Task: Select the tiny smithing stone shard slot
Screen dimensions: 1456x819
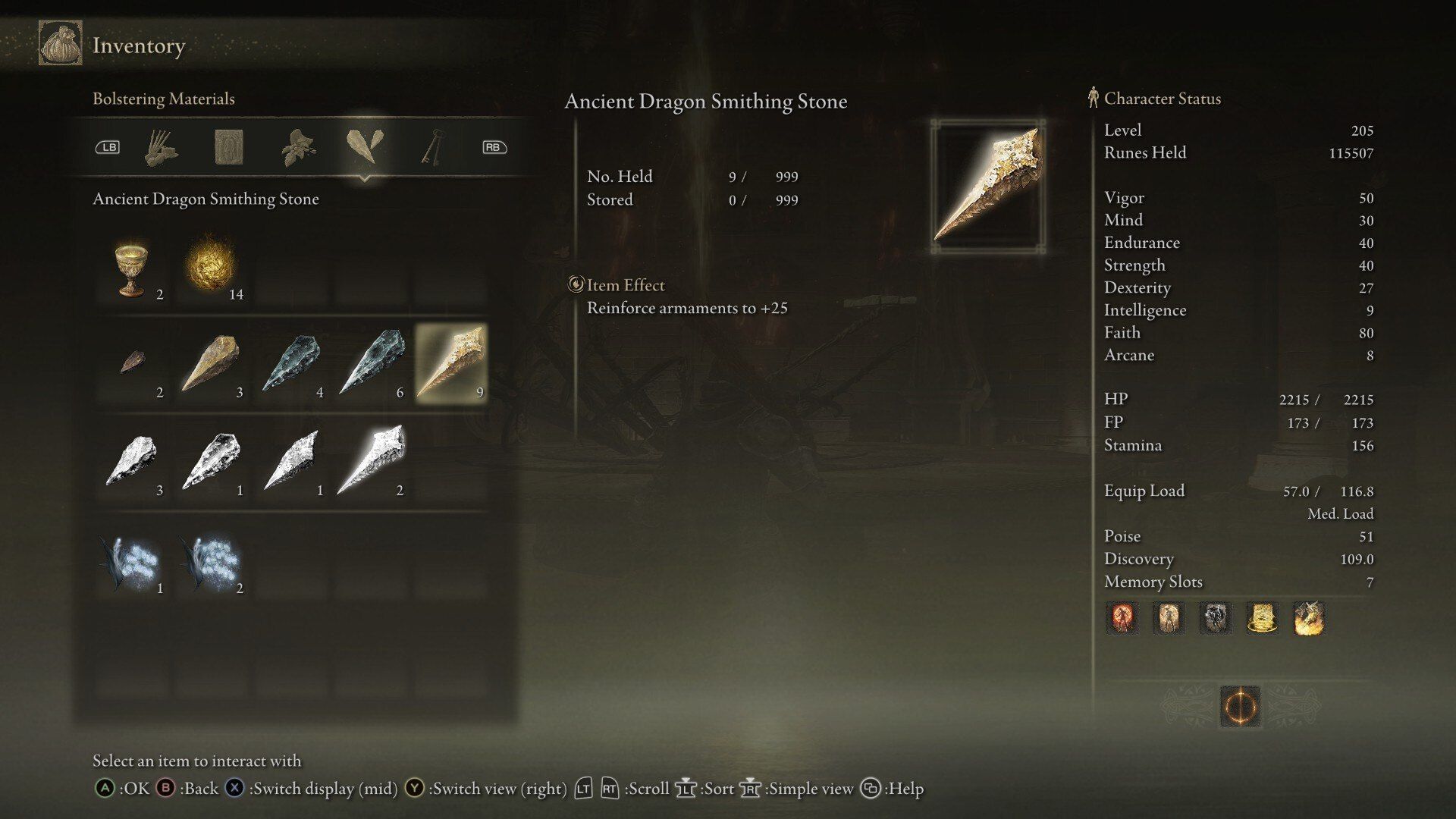Action: coord(133,364)
